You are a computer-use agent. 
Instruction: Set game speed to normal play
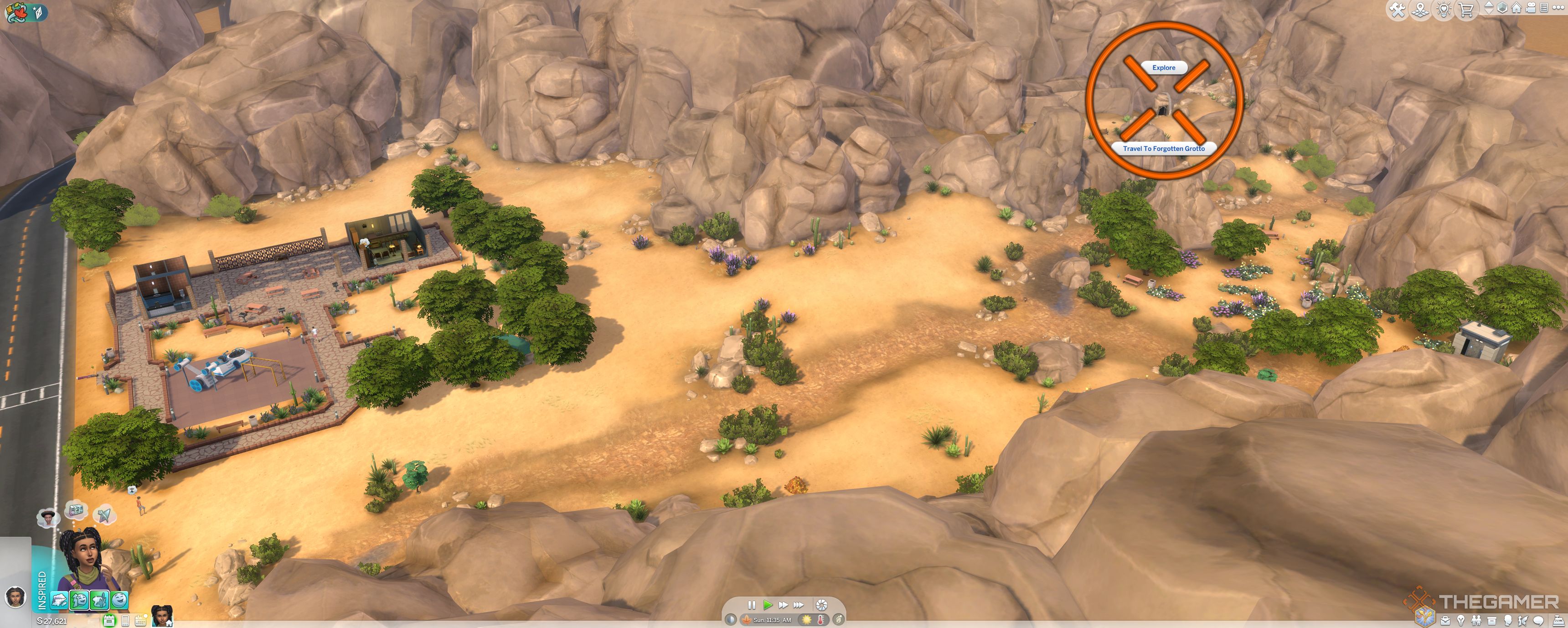[x=768, y=605]
